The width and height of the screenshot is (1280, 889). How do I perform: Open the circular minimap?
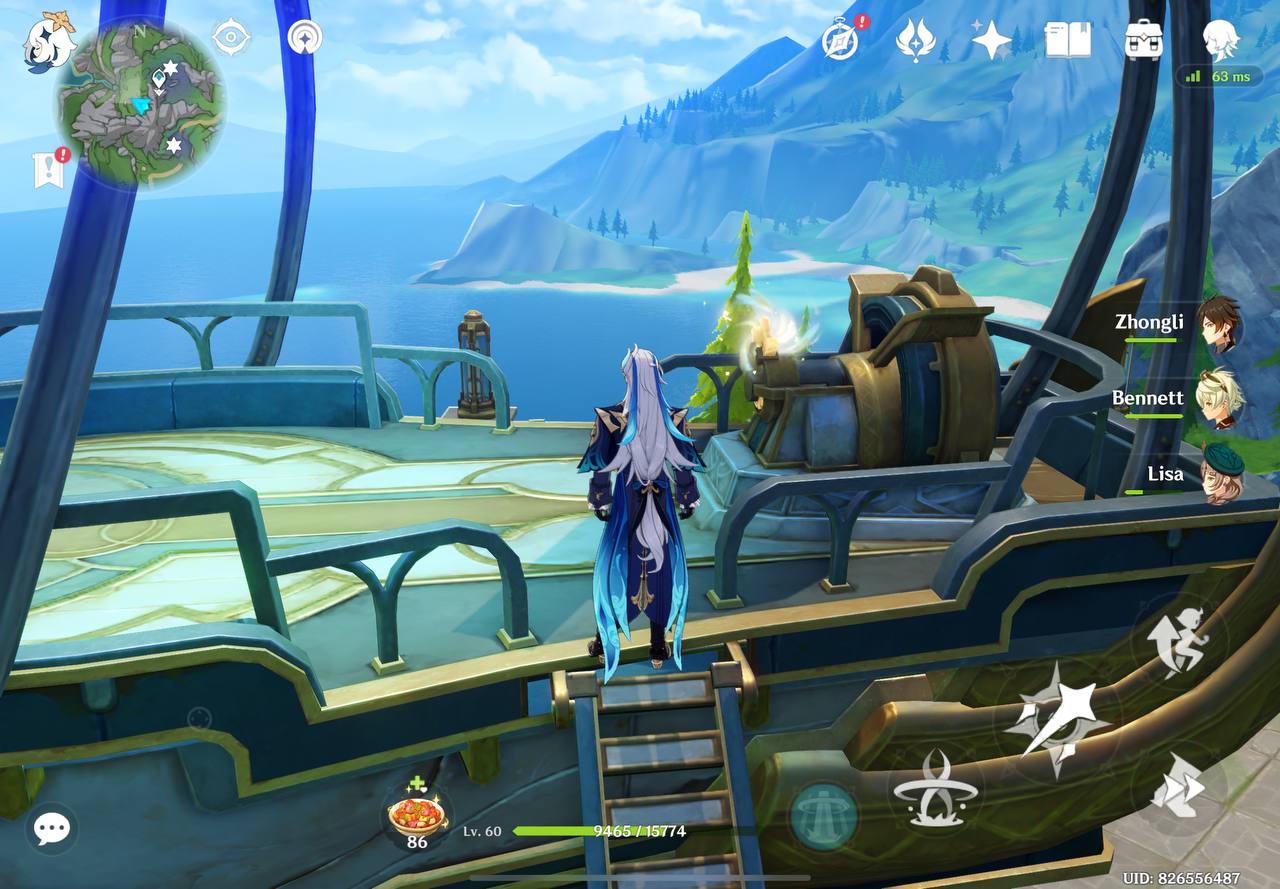pyautogui.click(x=140, y=103)
